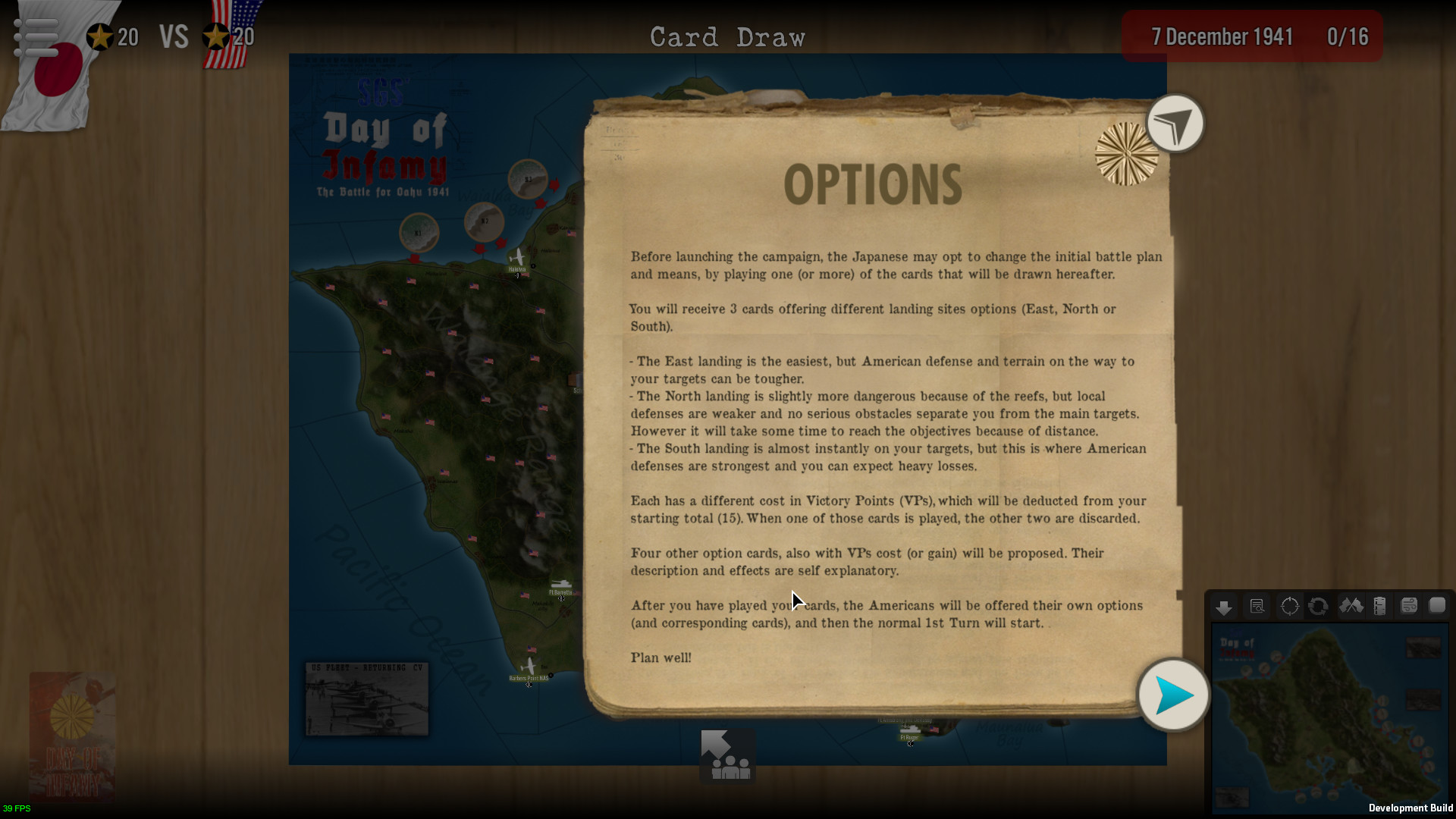Click the wind scroll icon near minimap
The image size is (1456, 819).
tap(1409, 607)
